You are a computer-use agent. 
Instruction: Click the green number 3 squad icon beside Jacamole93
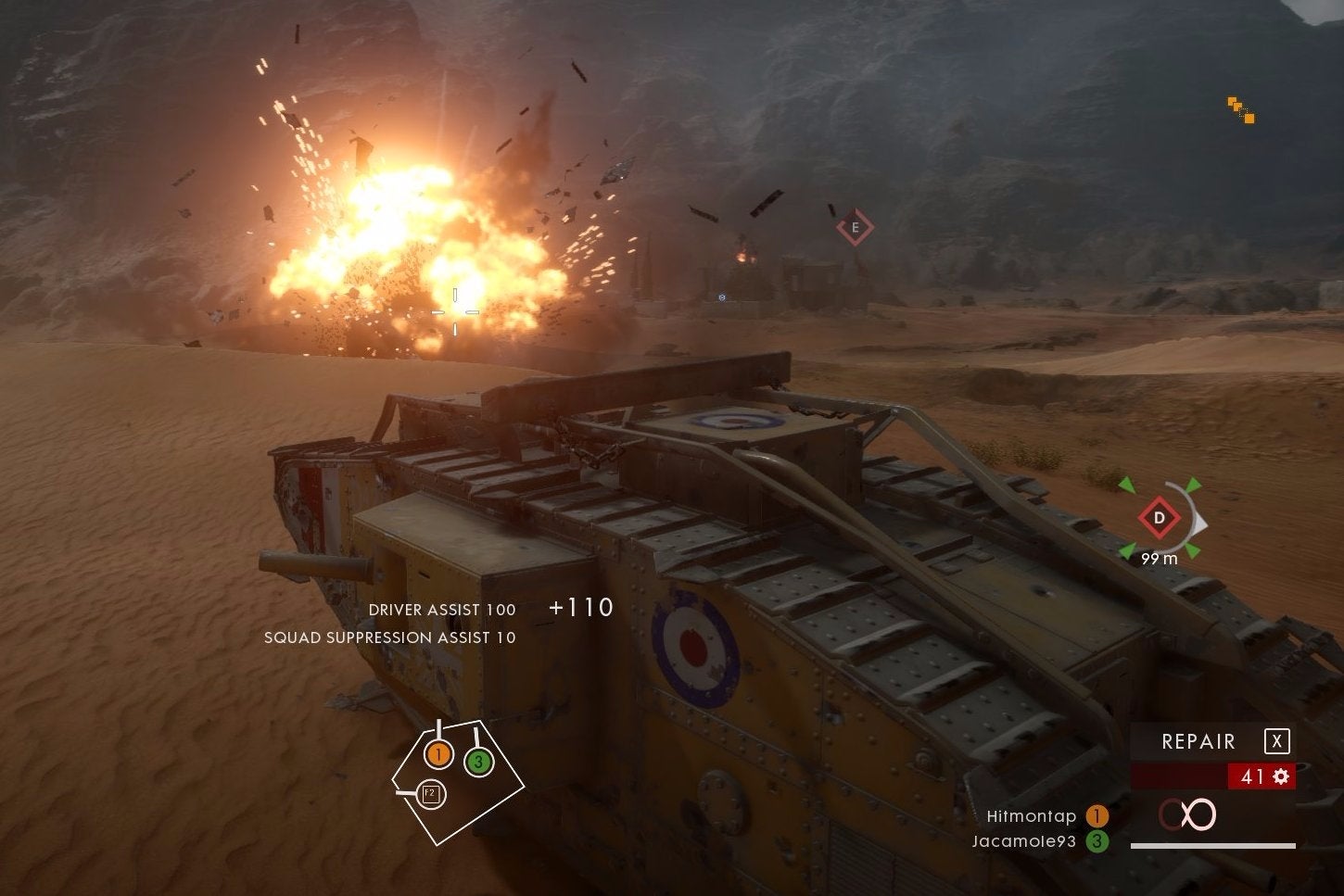pos(1097,841)
